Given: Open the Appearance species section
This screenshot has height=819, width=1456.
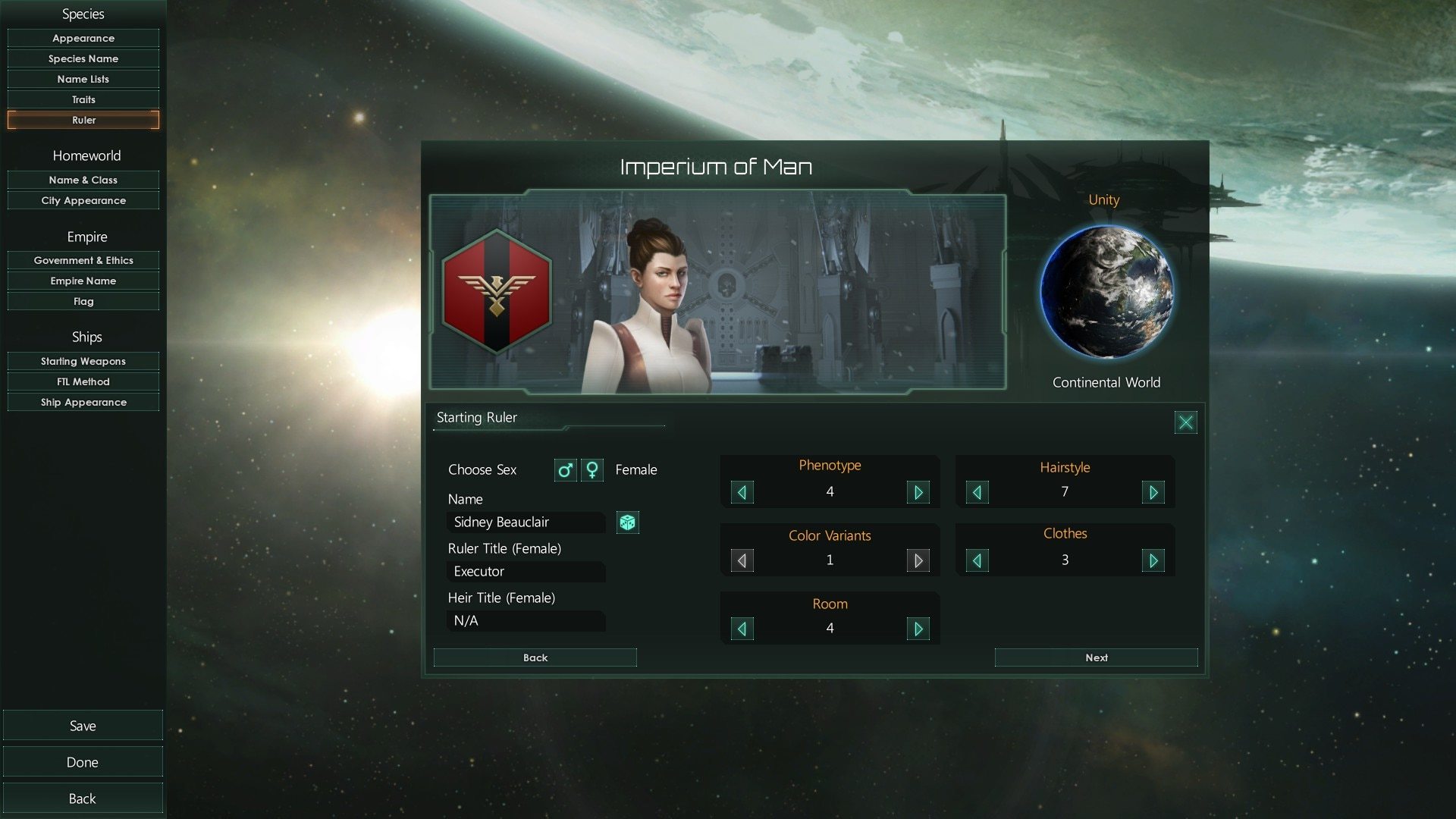Looking at the screenshot, I should click(83, 38).
